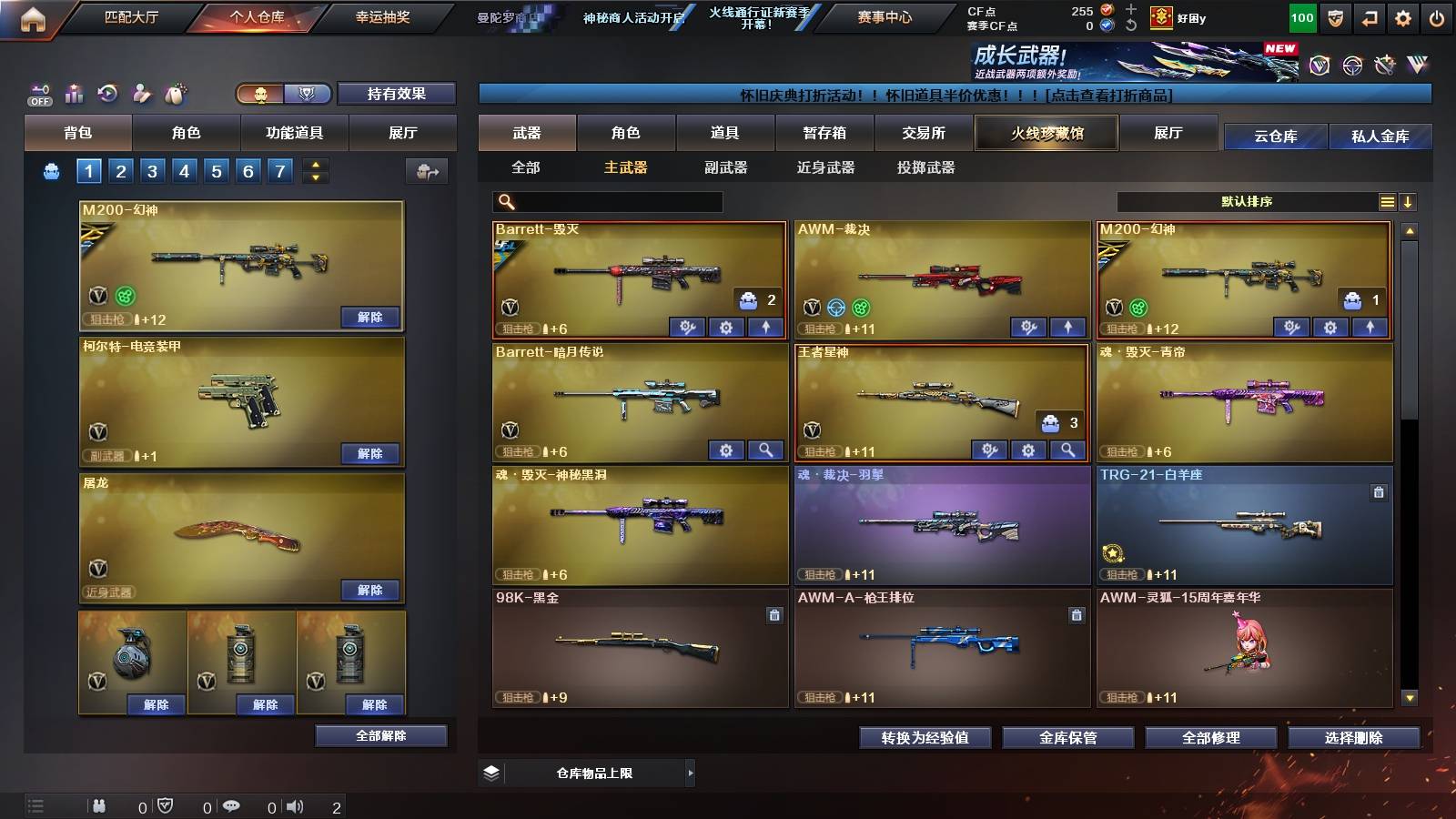This screenshot has width=1456, height=819.
Task: Click the up arrow stepper above backpack numbers
Action: [316, 165]
